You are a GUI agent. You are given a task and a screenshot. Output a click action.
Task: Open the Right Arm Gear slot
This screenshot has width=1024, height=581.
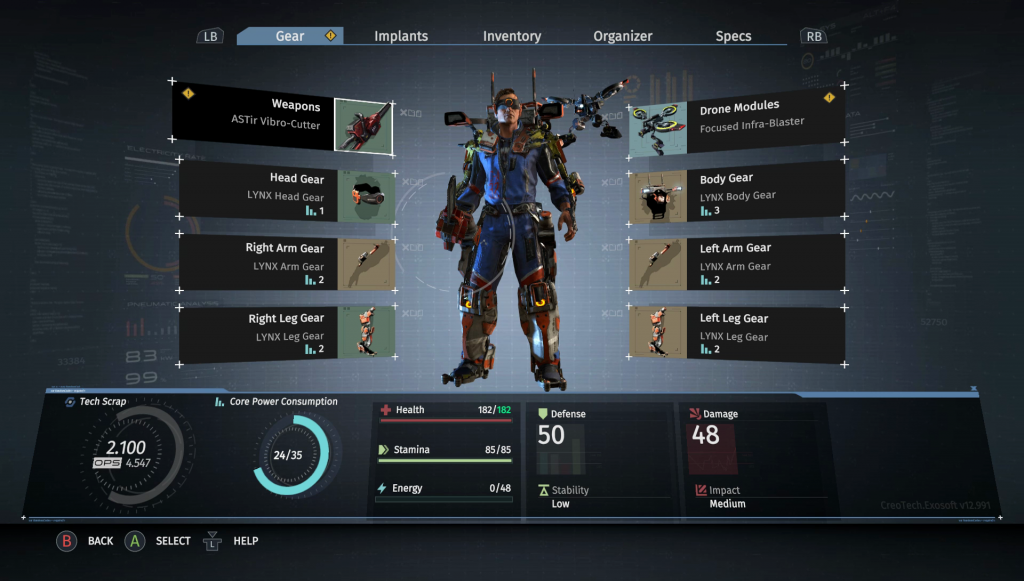(287, 263)
